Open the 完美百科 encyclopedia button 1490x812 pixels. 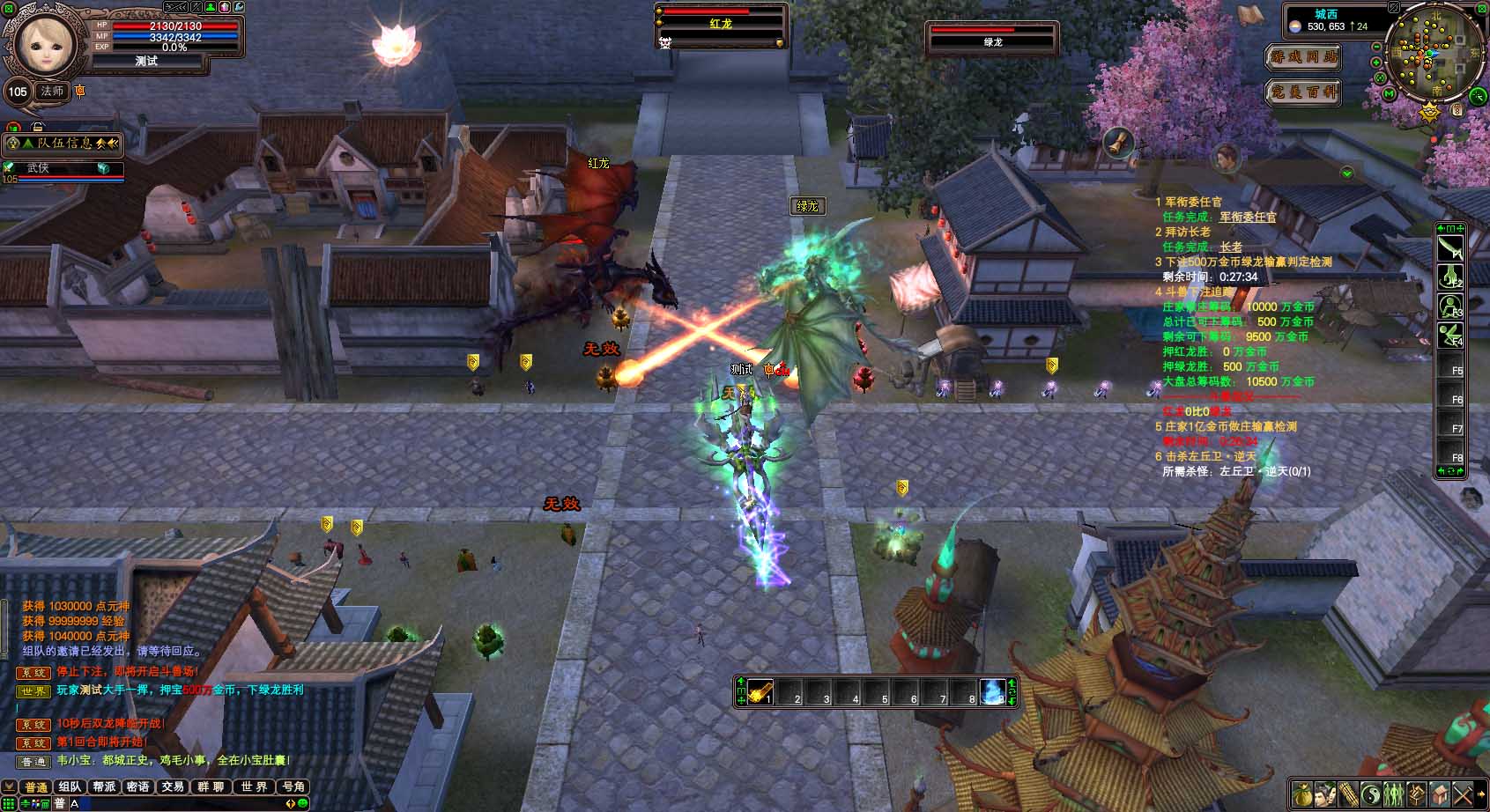1303,92
